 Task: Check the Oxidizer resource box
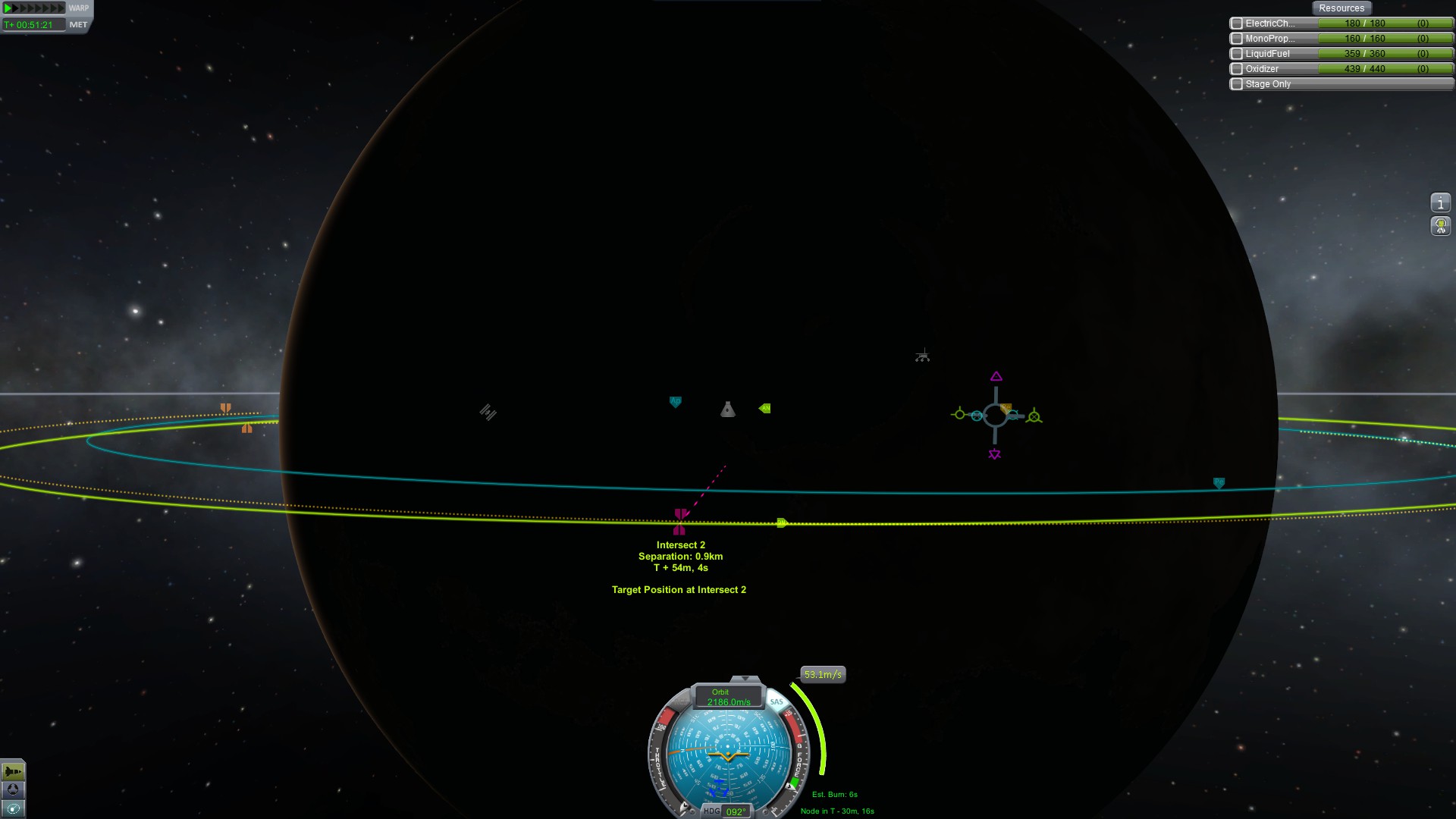(x=1237, y=69)
